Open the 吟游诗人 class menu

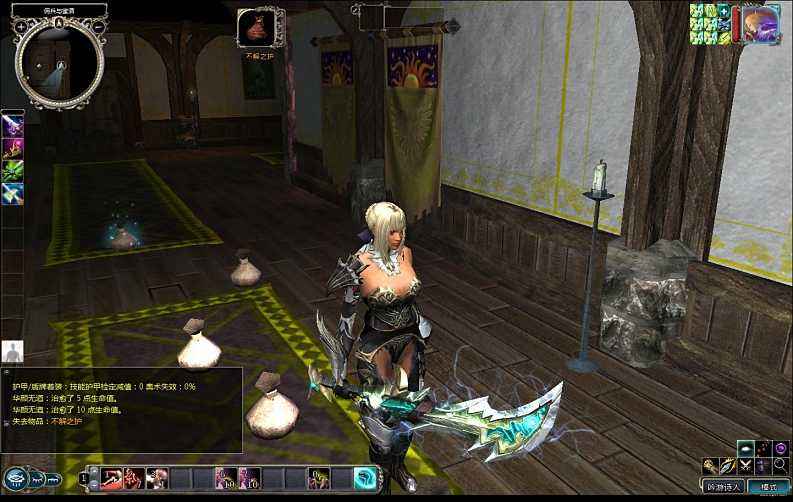pos(723,487)
